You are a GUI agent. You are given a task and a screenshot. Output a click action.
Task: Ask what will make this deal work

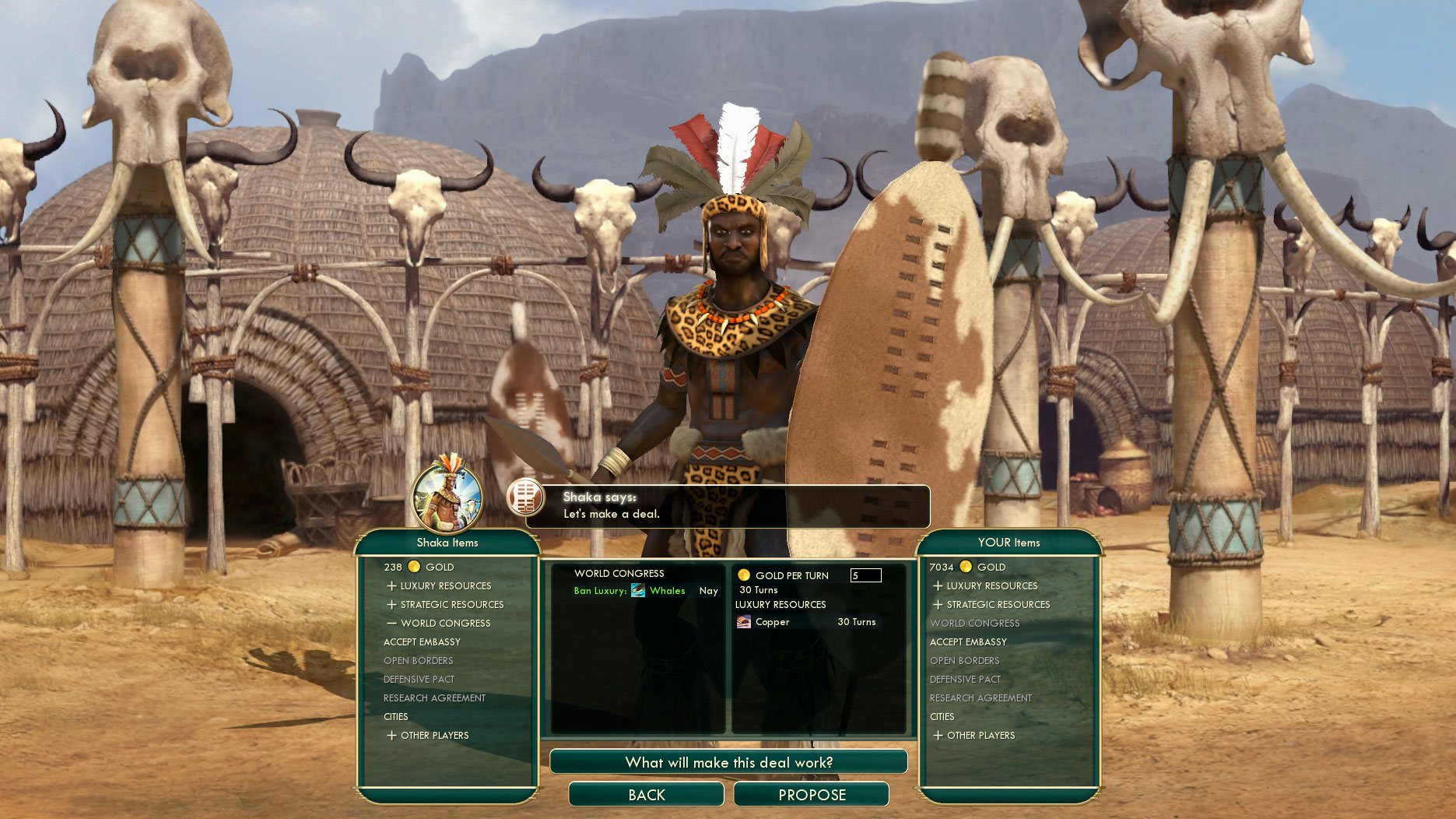pos(728,762)
